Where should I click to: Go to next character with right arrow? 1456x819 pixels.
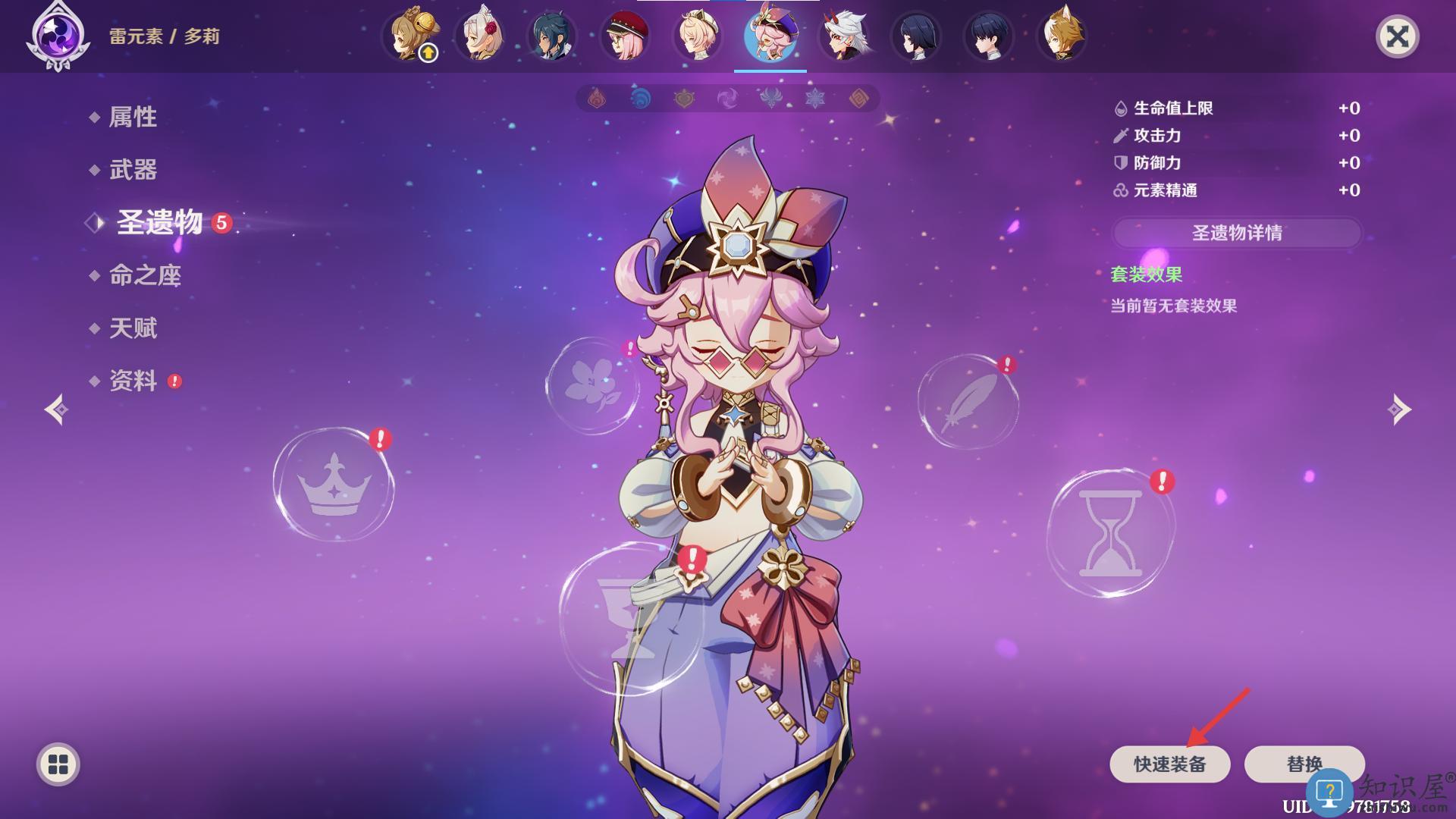[x=1399, y=409]
